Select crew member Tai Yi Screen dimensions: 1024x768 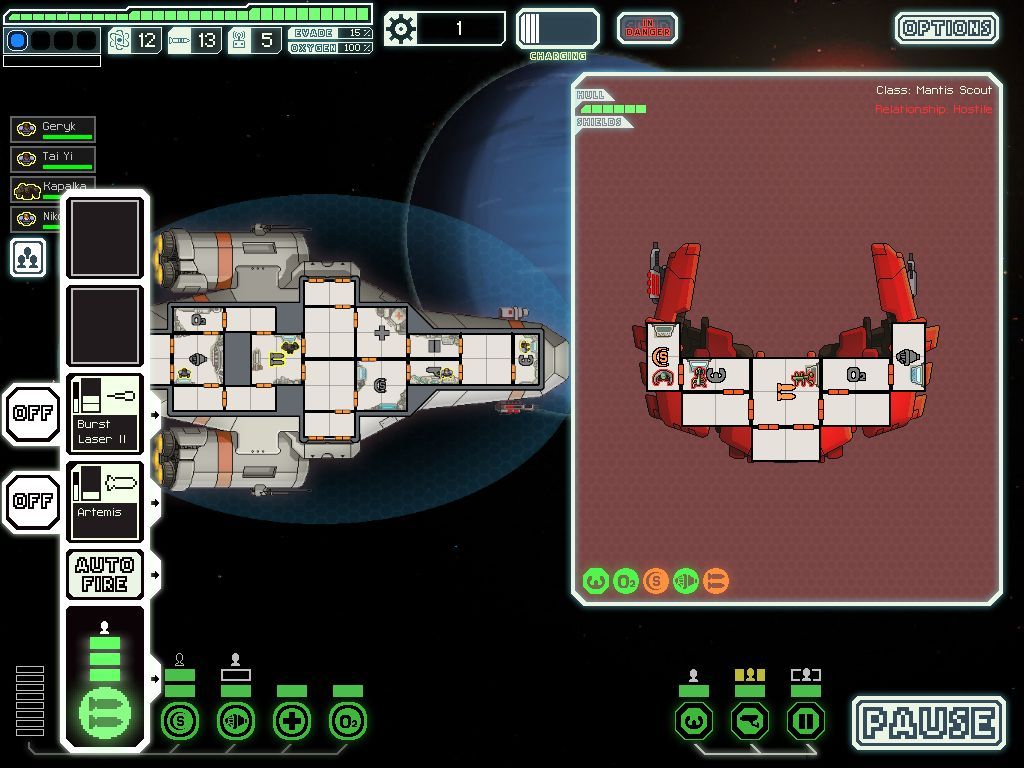[x=54, y=159]
